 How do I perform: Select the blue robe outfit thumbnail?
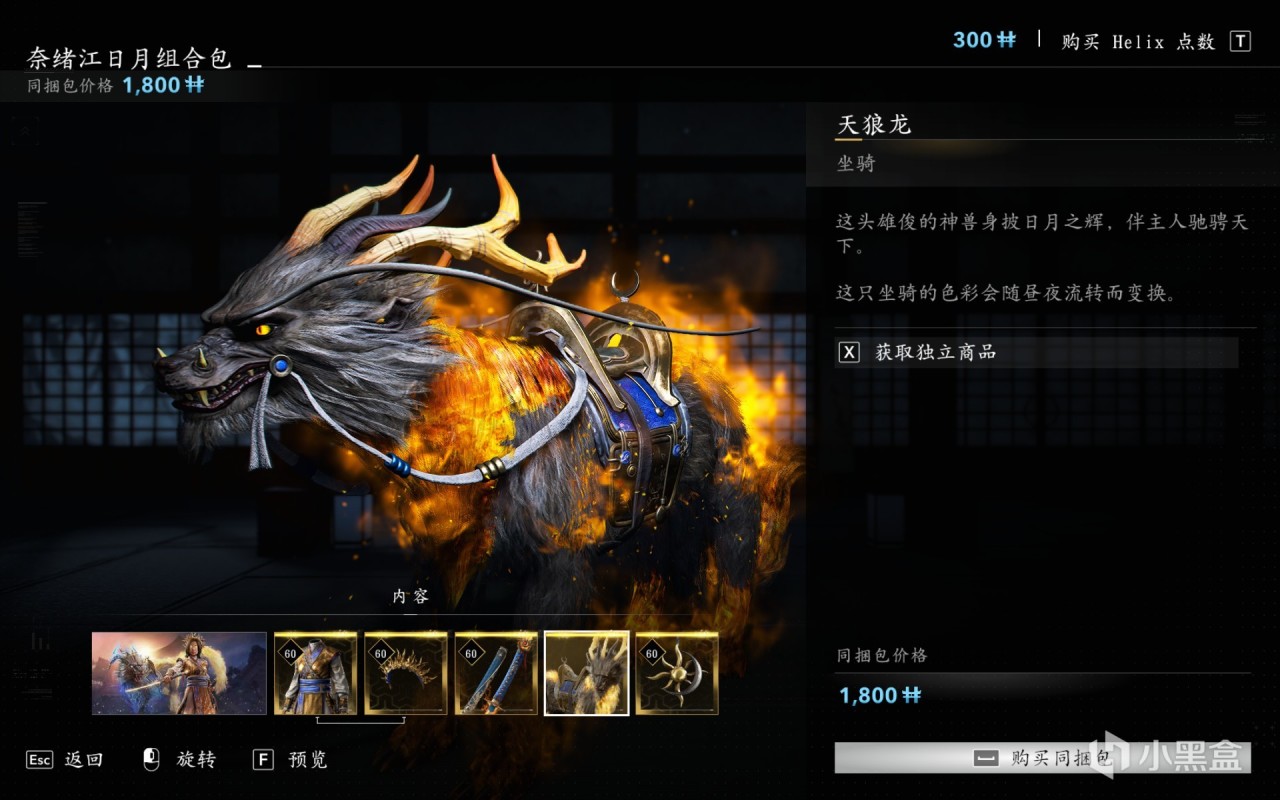315,673
